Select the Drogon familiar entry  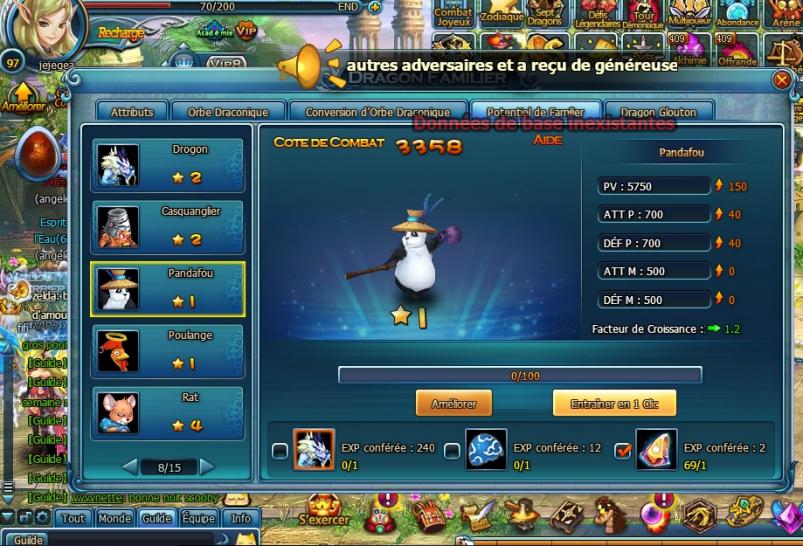(167, 164)
